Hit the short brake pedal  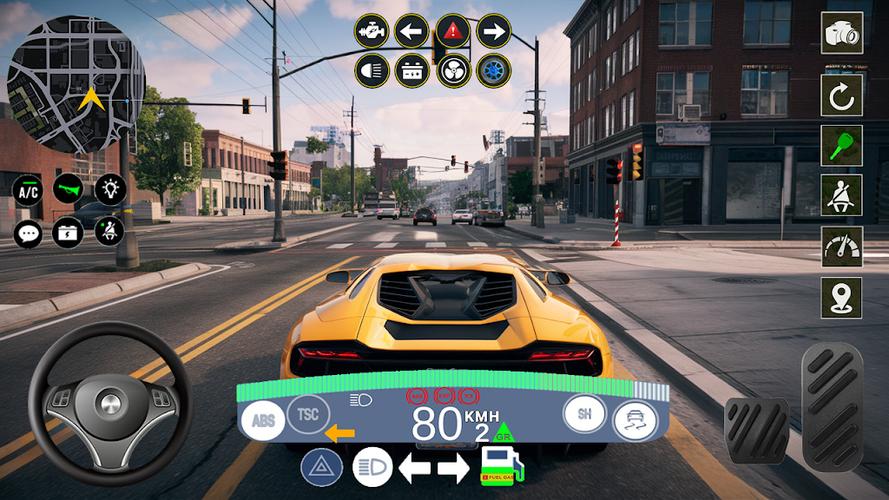click(x=756, y=431)
